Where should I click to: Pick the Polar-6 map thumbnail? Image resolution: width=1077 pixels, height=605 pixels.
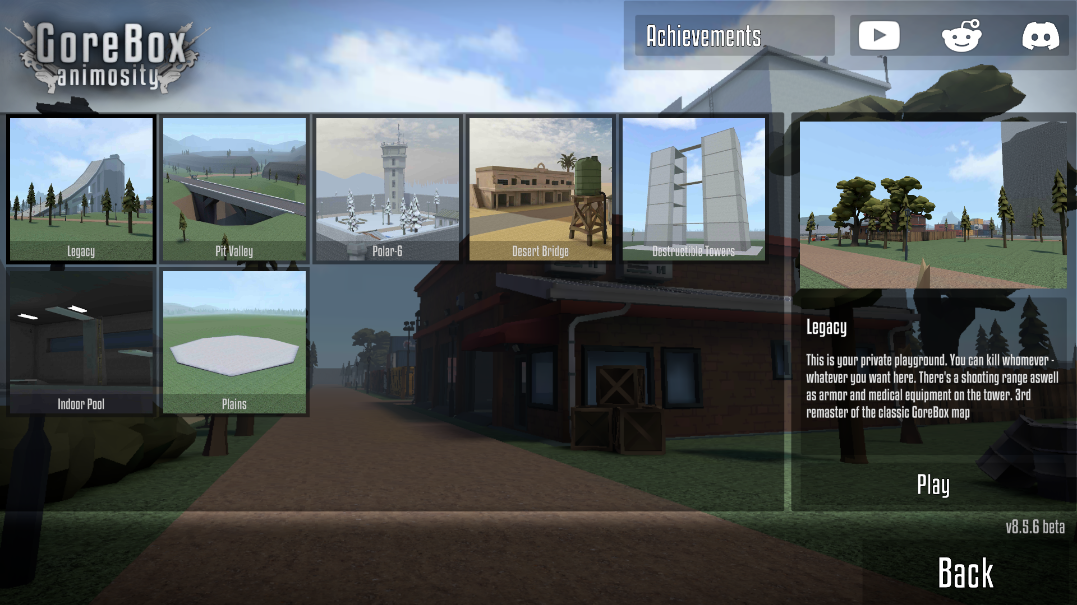coord(387,188)
